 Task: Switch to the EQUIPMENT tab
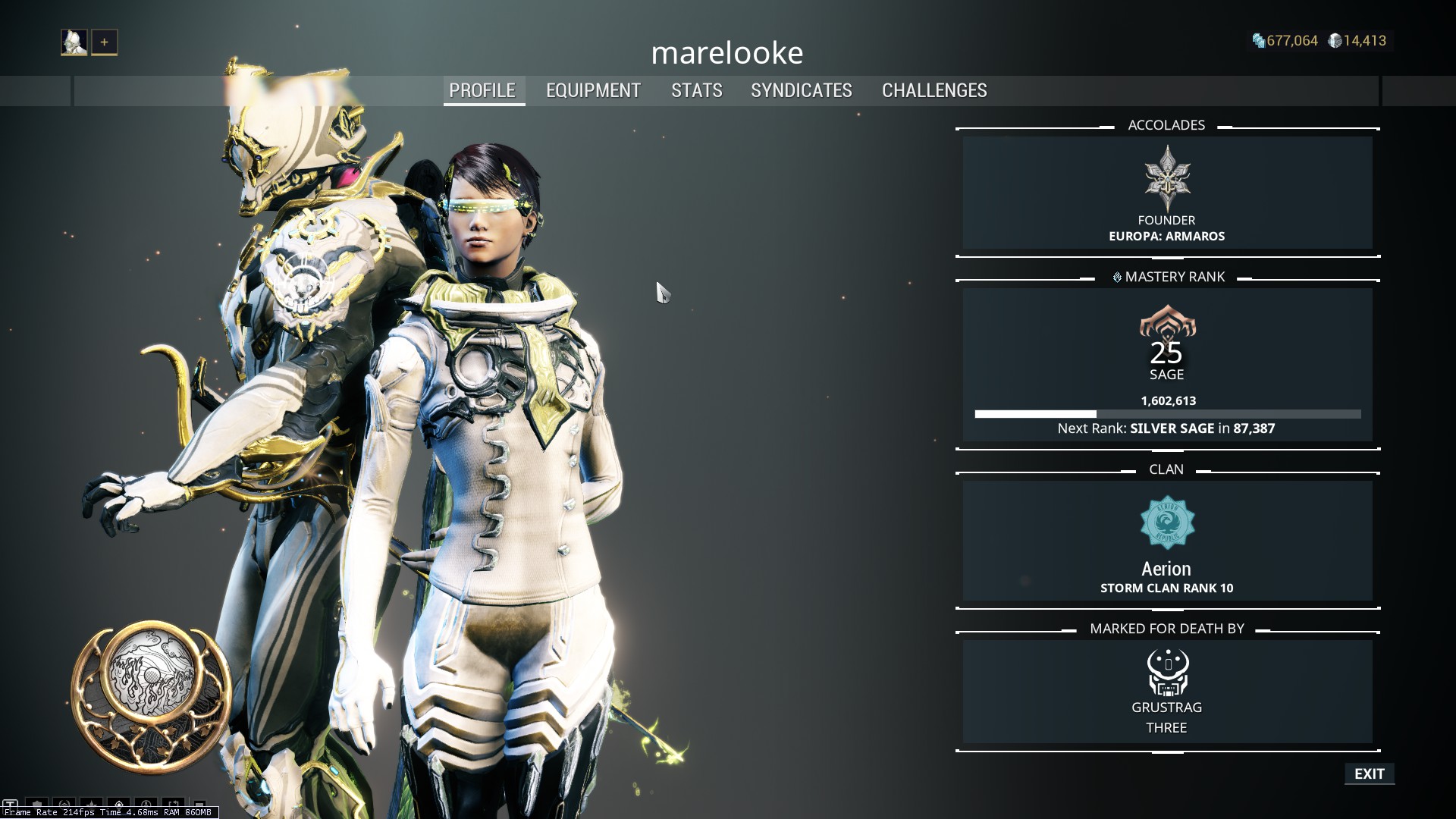pyautogui.click(x=592, y=90)
